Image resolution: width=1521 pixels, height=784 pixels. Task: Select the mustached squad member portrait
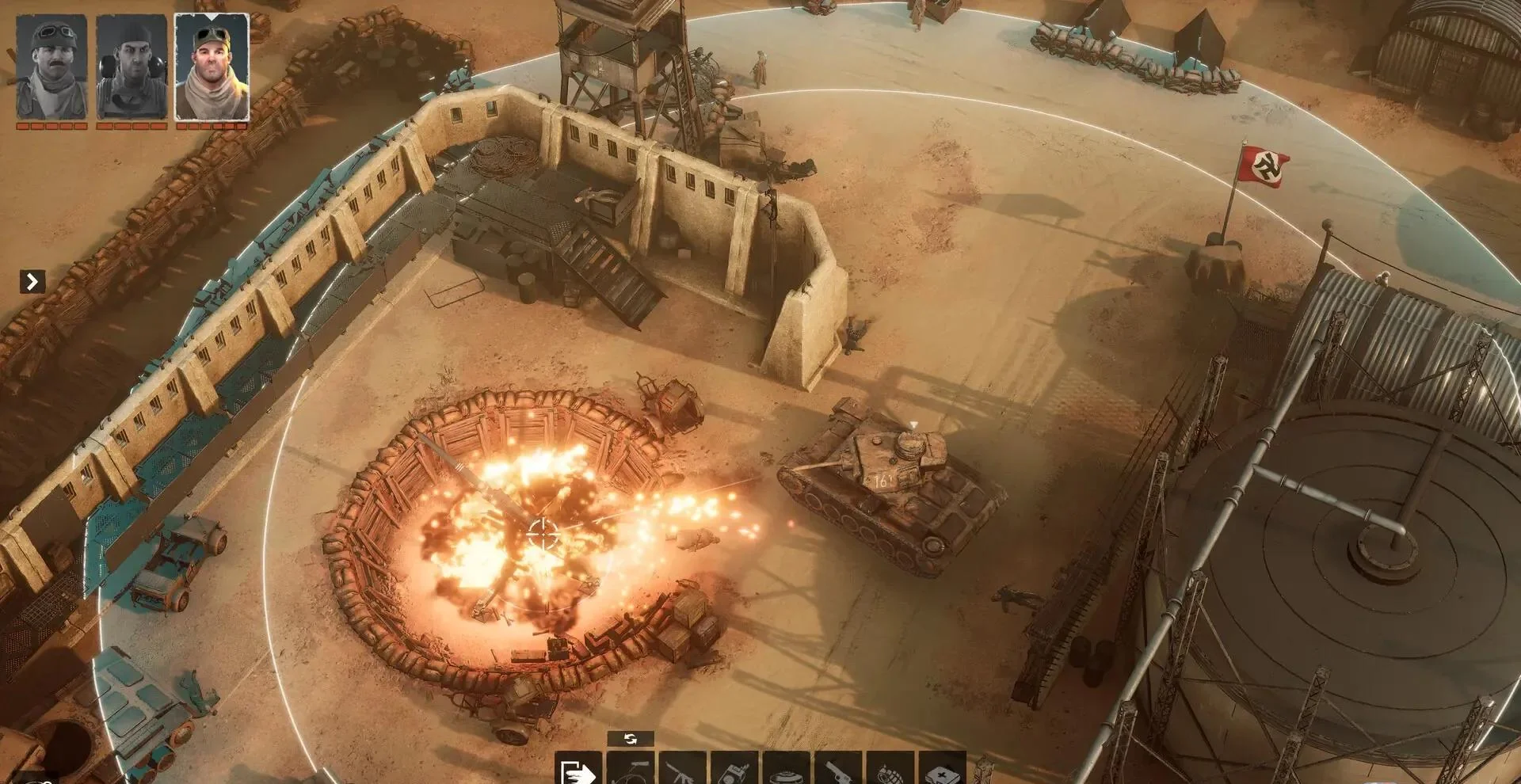pyautogui.click(x=51, y=67)
